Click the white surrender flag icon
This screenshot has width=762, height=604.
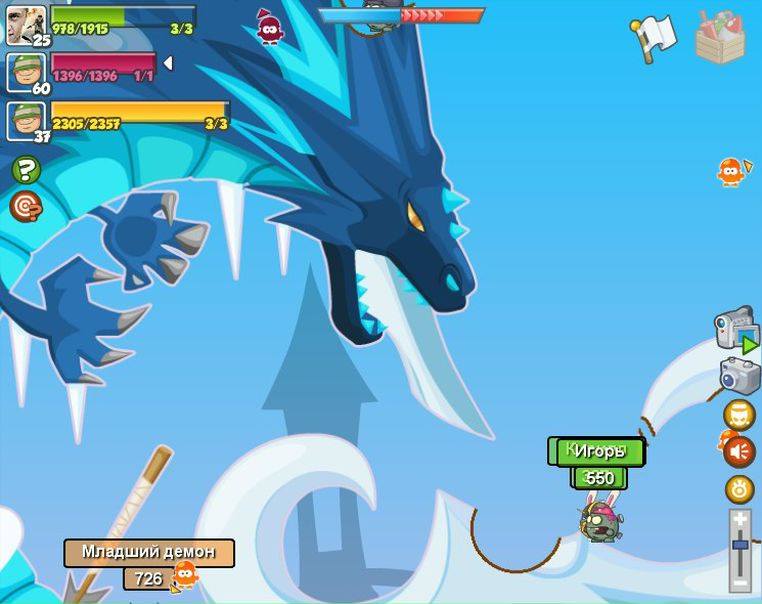(655, 37)
